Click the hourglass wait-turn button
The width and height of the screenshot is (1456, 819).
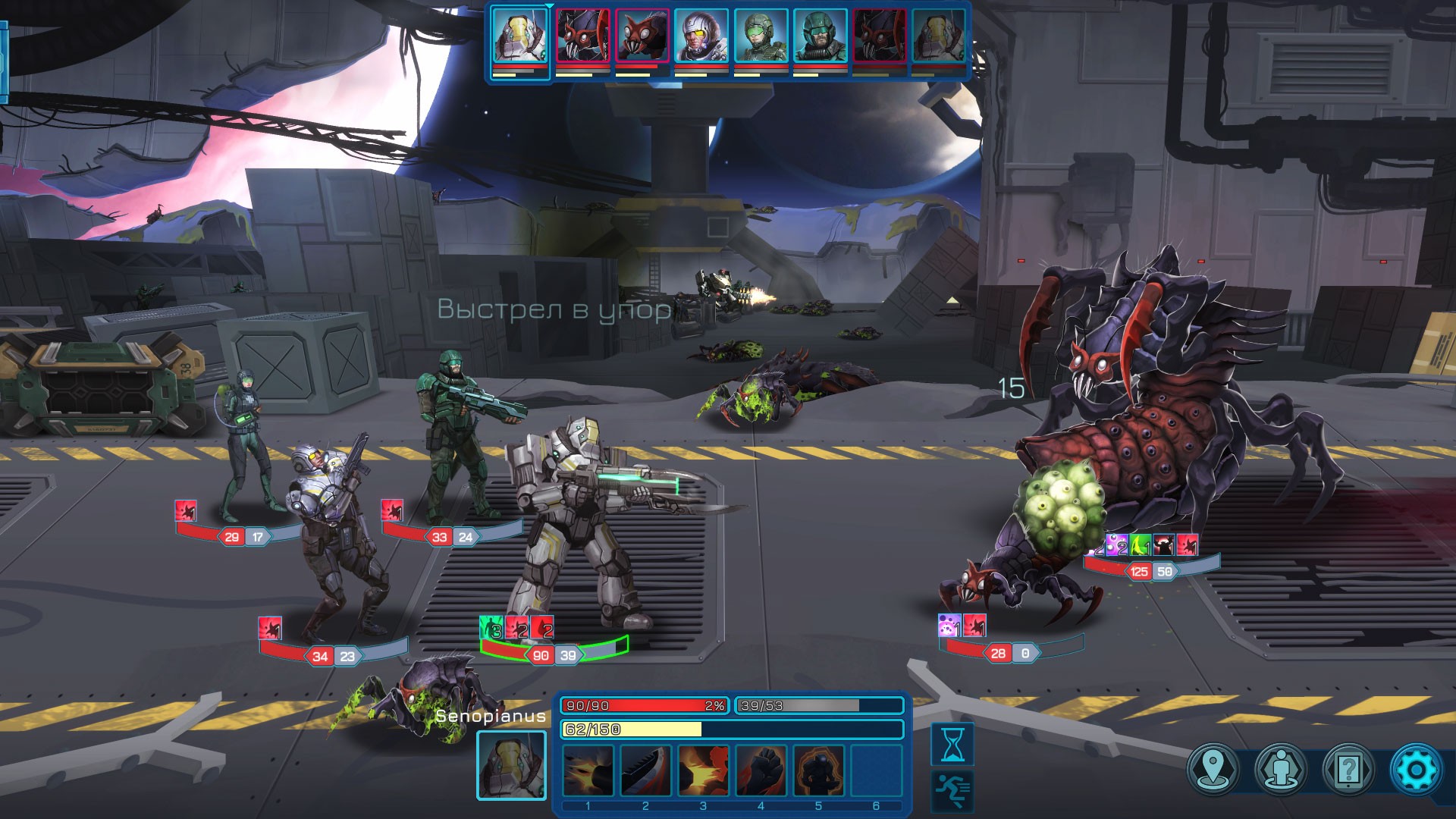point(952,743)
